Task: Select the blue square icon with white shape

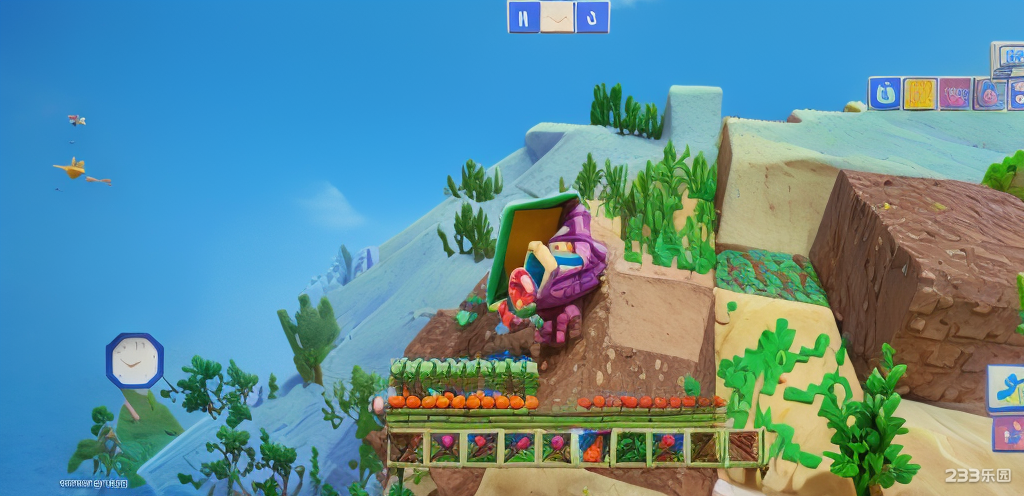Action: (884, 94)
